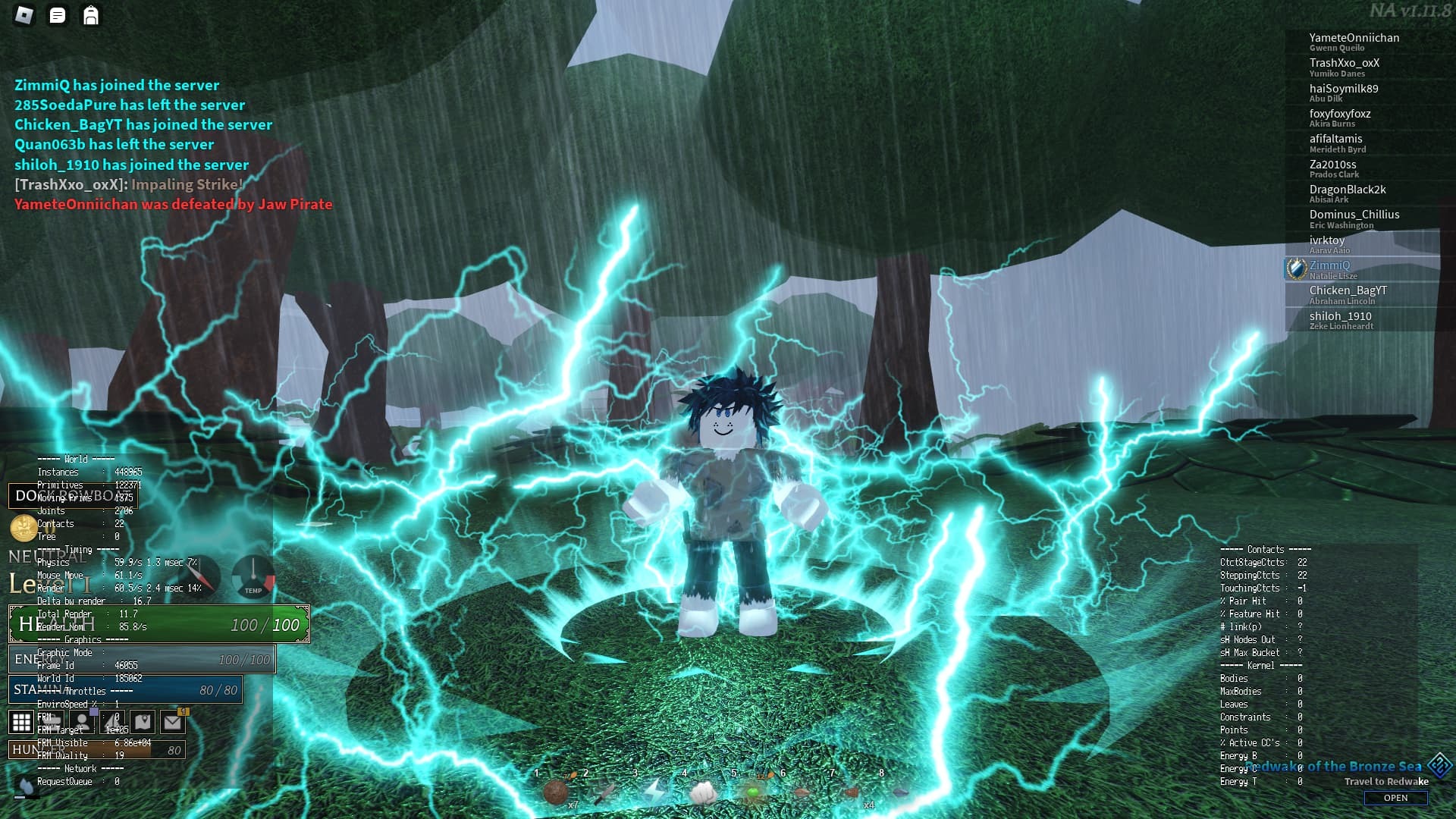The height and width of the screenshot is (819, 1456).
Task: Open the map icon in the bottom-left toolbar
Action: pos(143,723)
